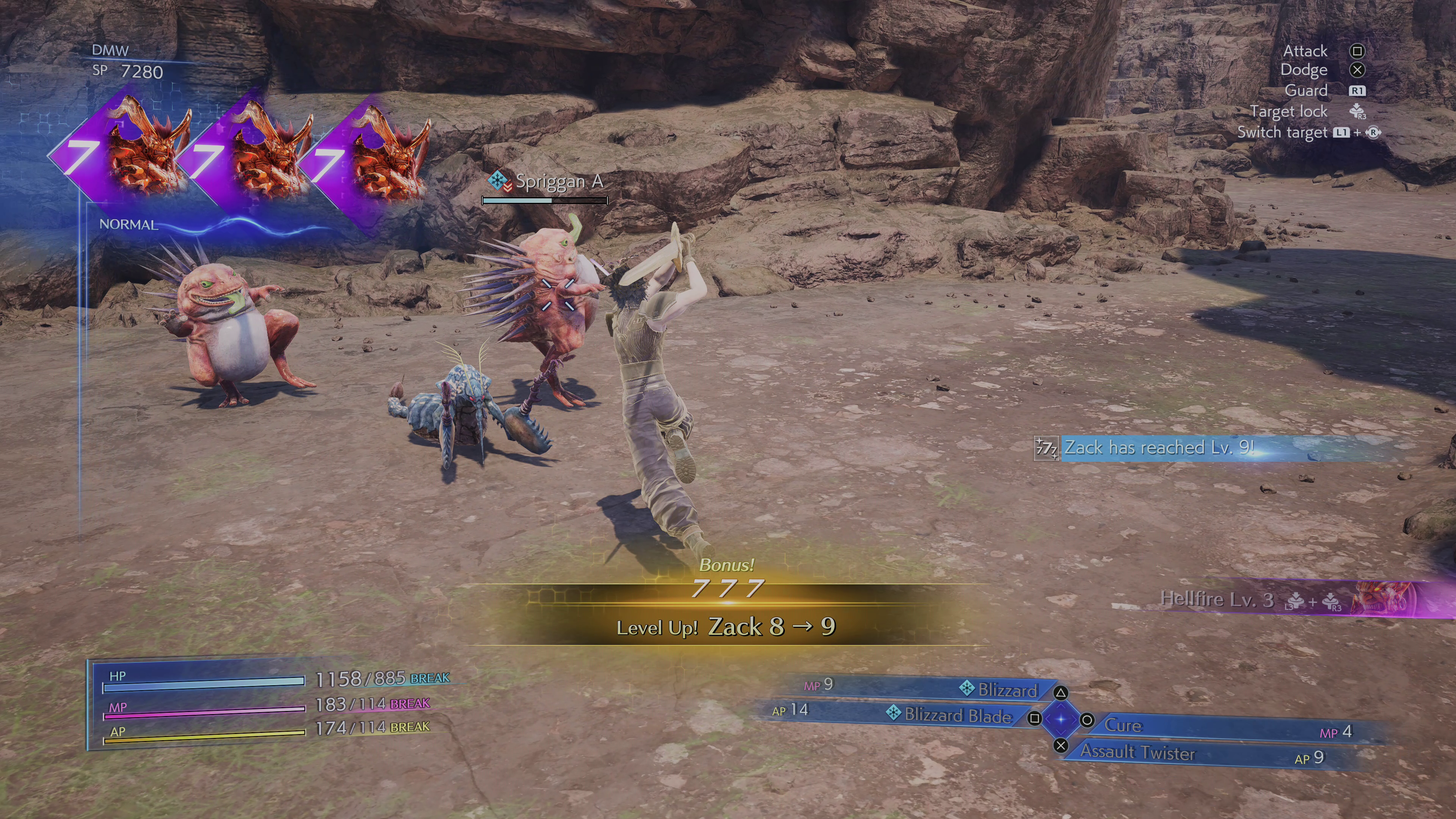
Task: Trigger the Hellfire Lv. 3 summon
Action: [1216, 599]
